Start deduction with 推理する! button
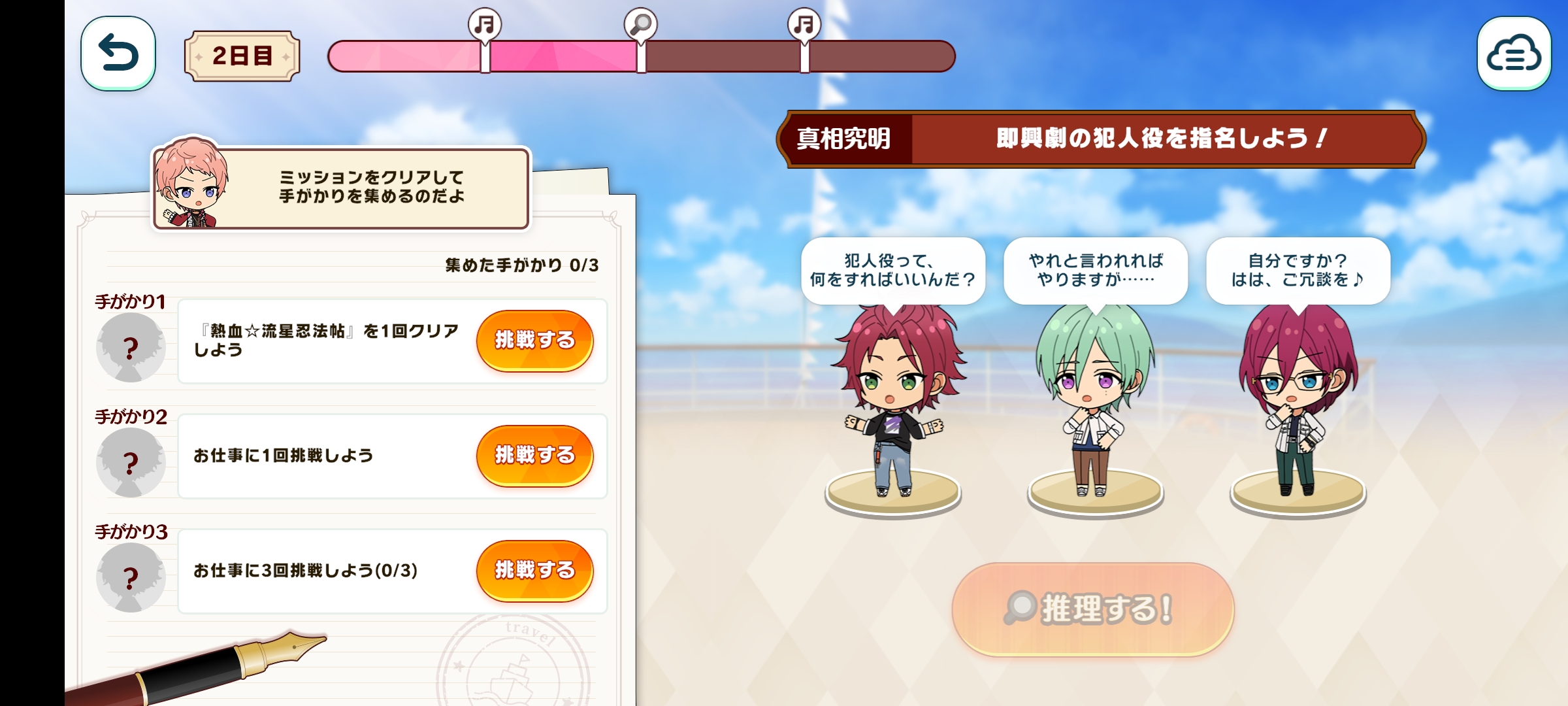Screen dimensions: 1568x706 click(1092, 609)
